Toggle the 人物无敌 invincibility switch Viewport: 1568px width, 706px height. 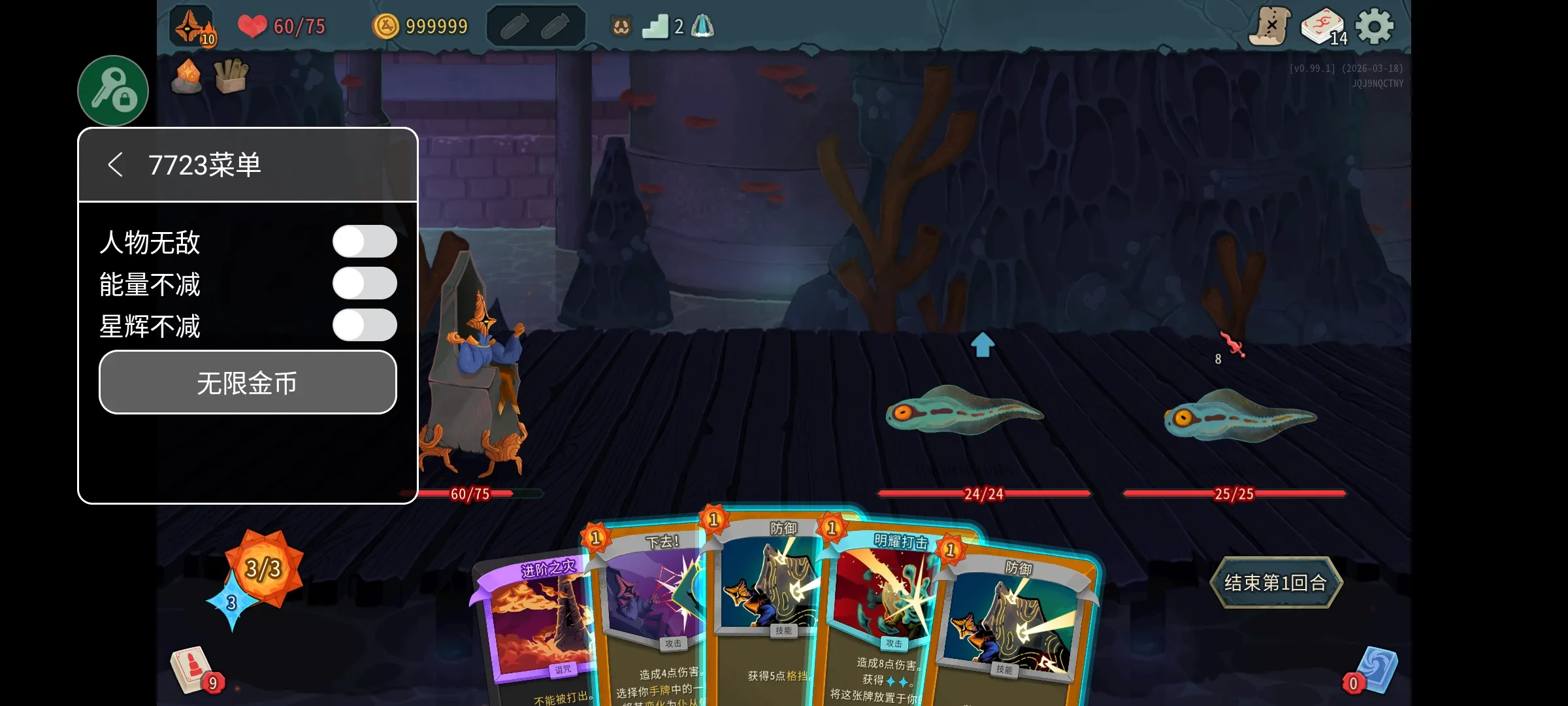tap(365, 242)
